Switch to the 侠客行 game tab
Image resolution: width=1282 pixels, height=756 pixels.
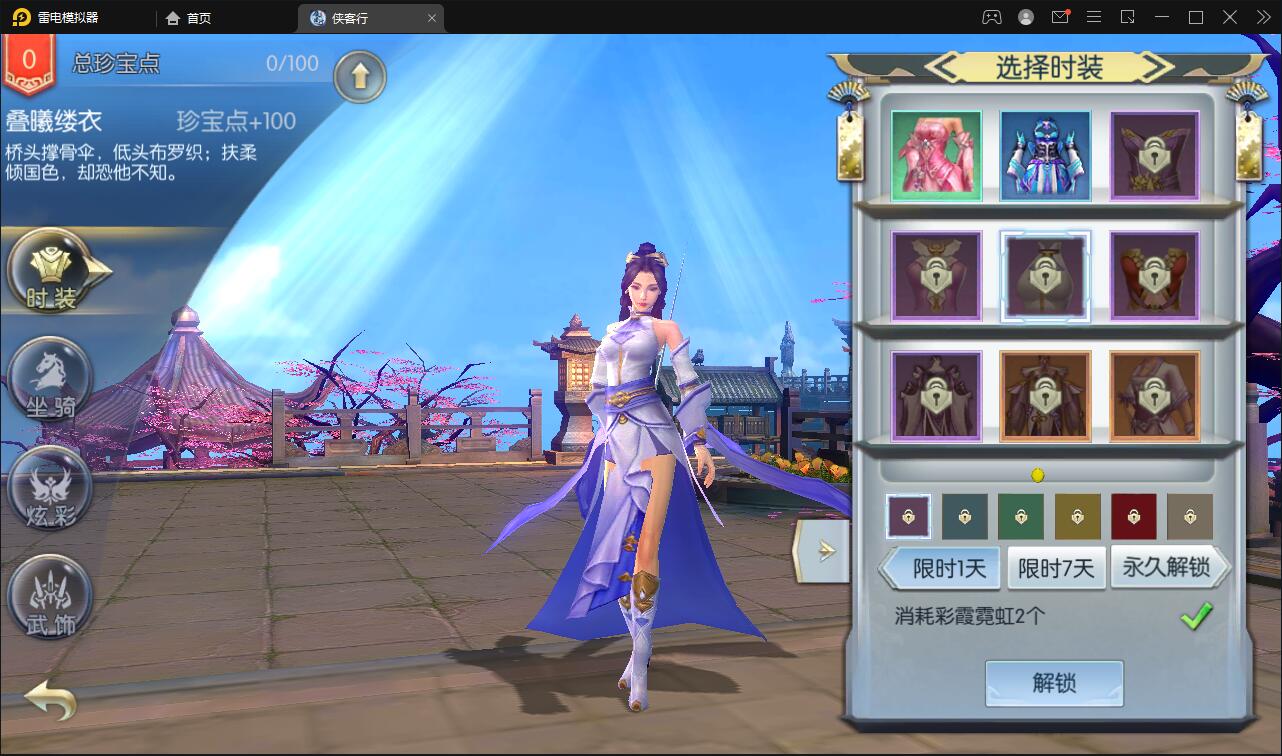(358, 17)
